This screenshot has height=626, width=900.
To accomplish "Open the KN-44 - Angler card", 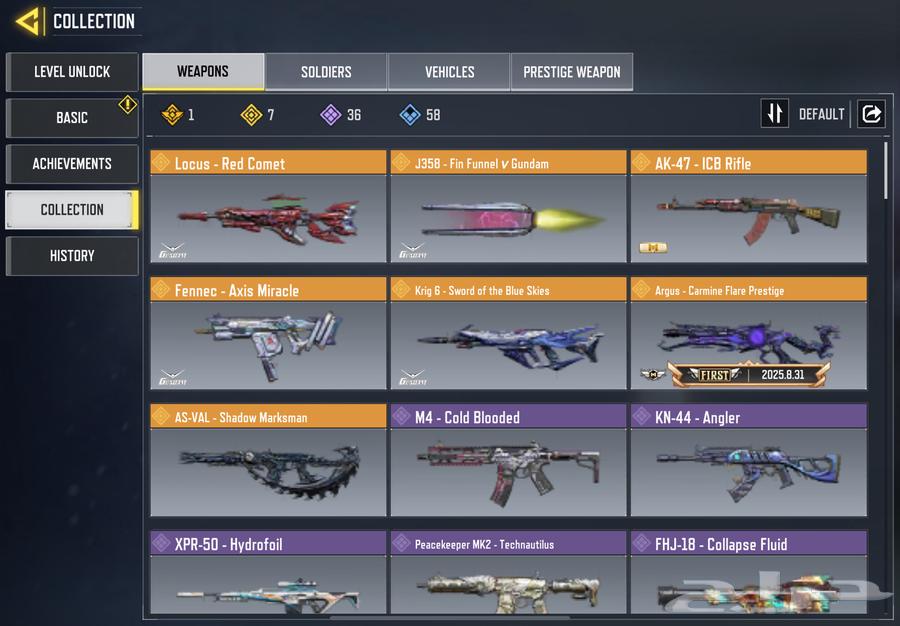I will coord(748,461).
